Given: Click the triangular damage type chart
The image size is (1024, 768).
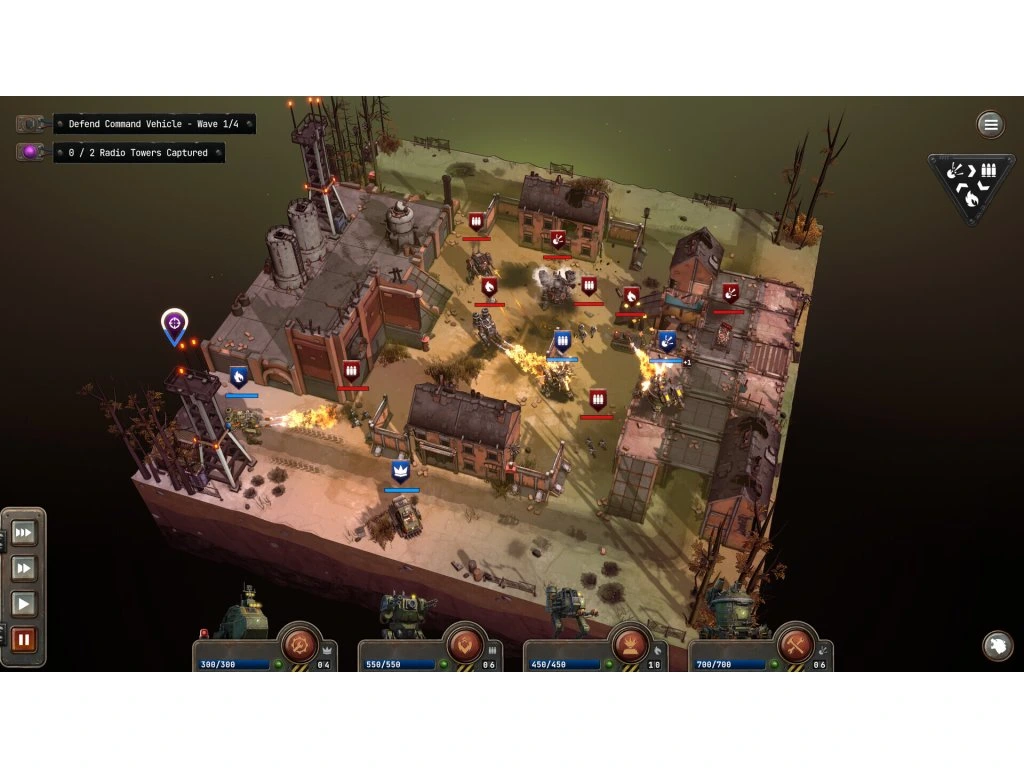Looking at the screenshot, I should click(971, 185).
